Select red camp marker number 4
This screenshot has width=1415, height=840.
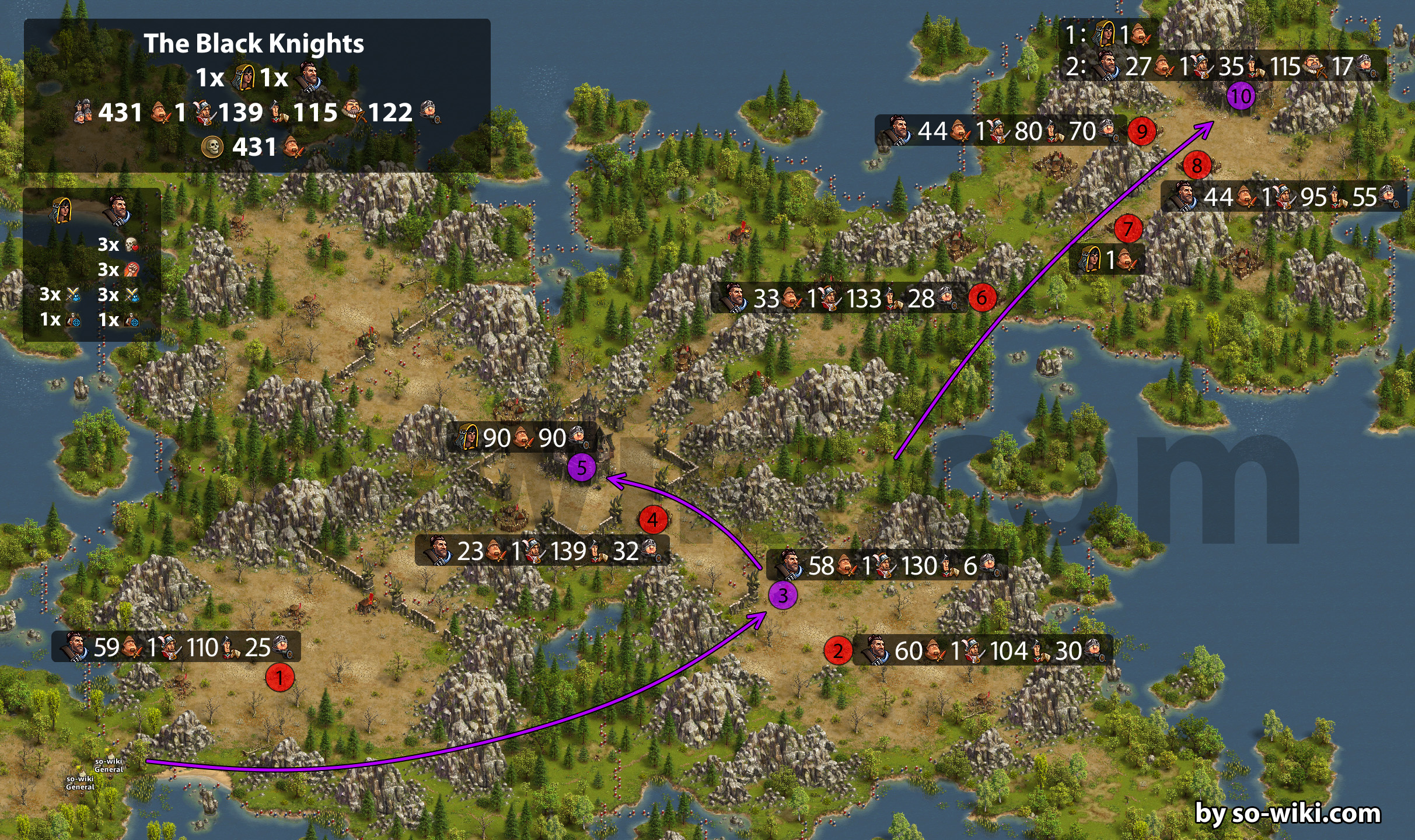click(x=653, y=520)
